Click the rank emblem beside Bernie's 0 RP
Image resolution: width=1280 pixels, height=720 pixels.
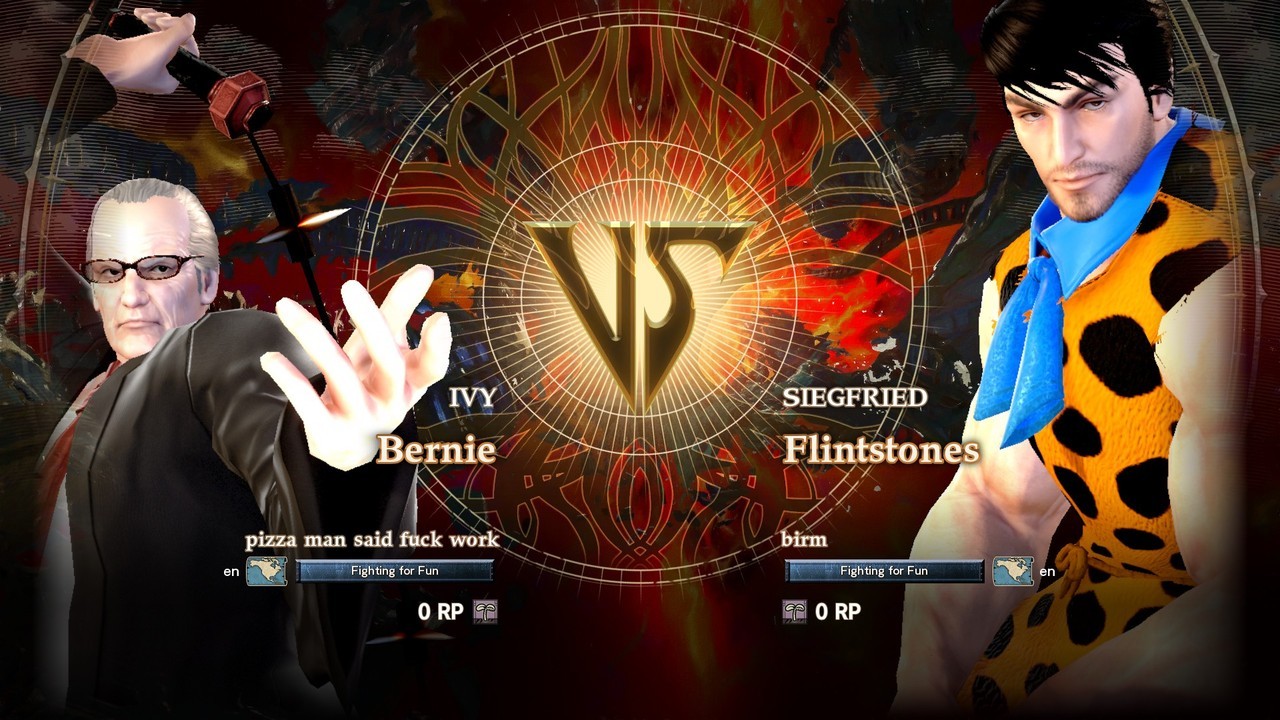click(485, 611)
